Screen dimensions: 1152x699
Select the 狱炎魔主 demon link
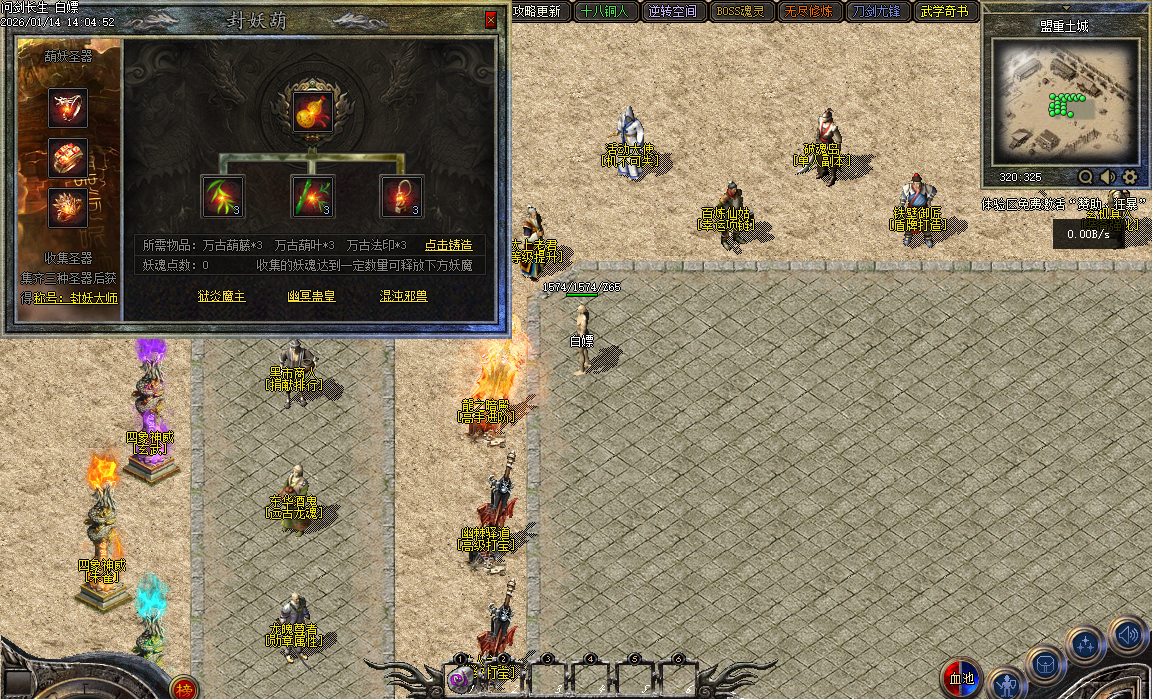click(x=221, y=296)
